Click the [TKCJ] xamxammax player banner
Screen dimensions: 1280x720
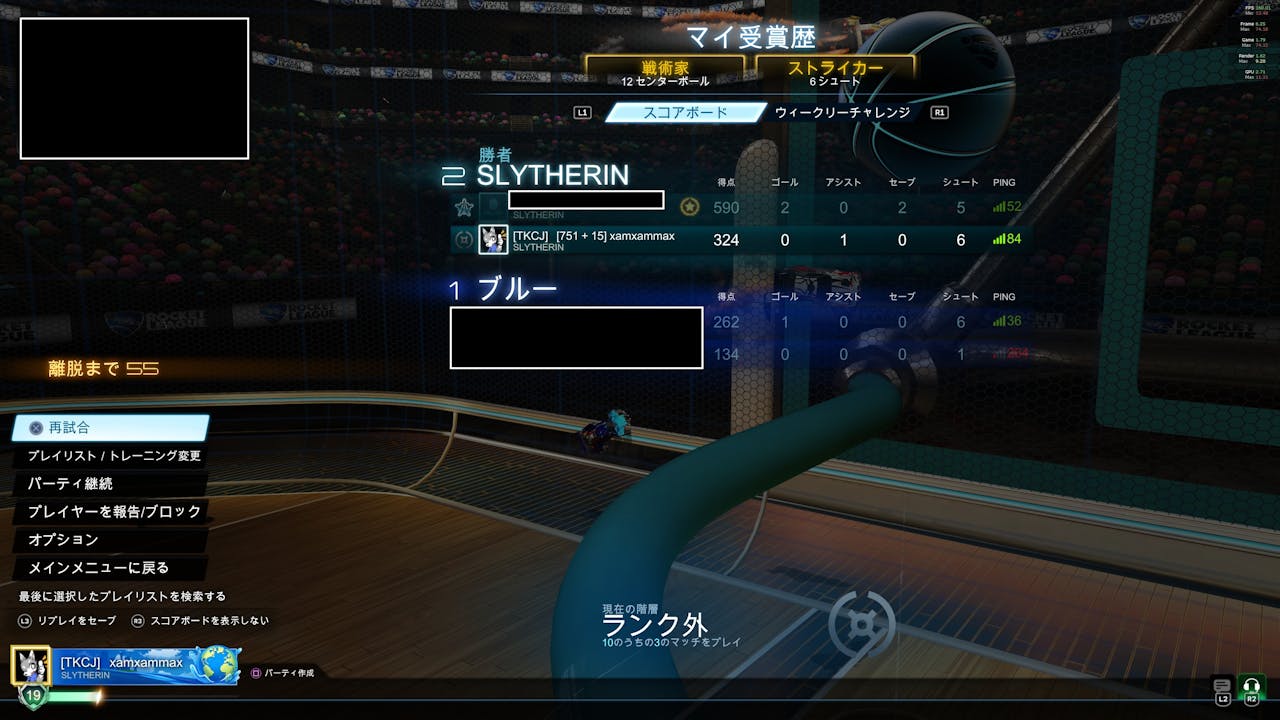[x=150, y=665]
